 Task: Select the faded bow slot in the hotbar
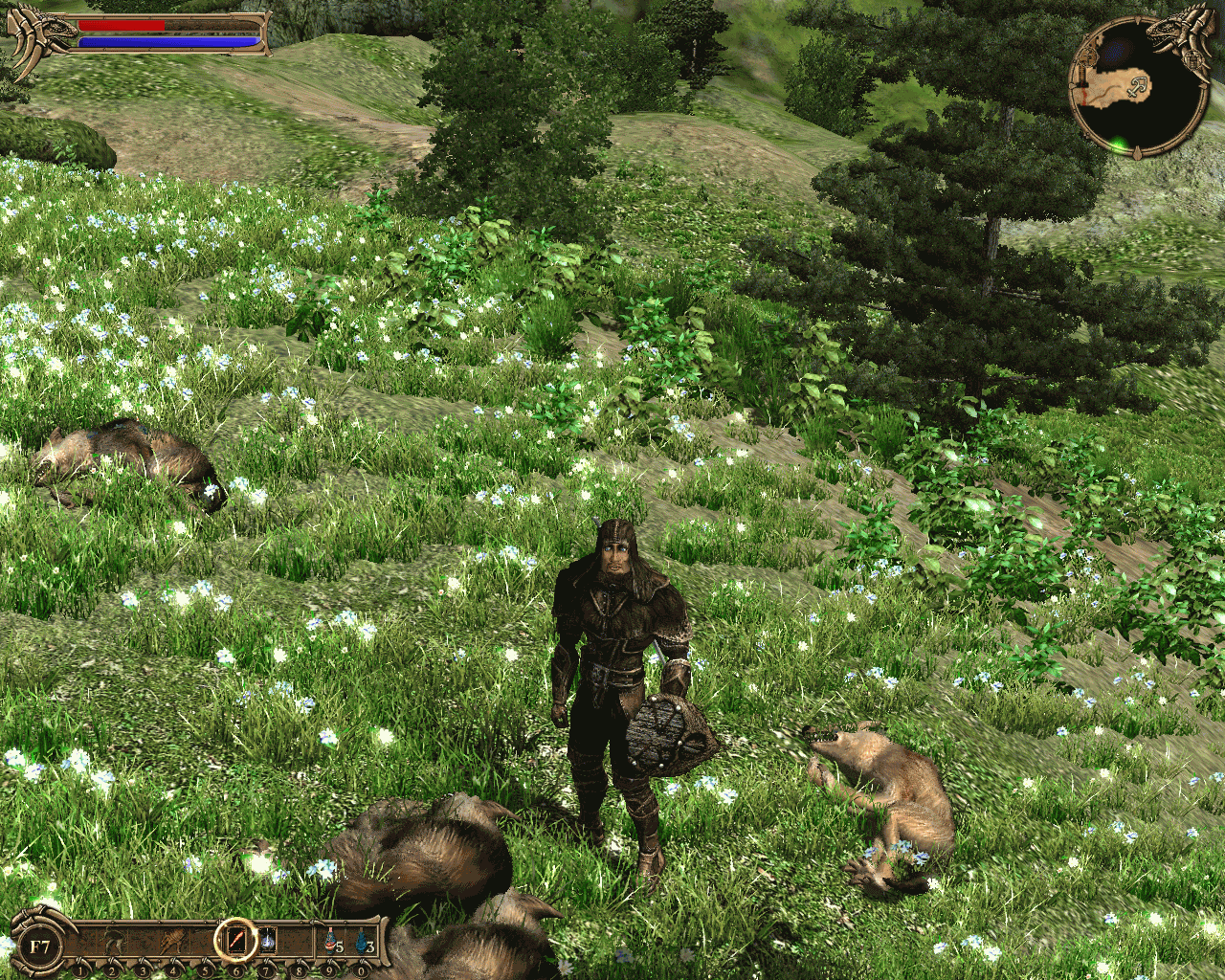coord(114,942)
